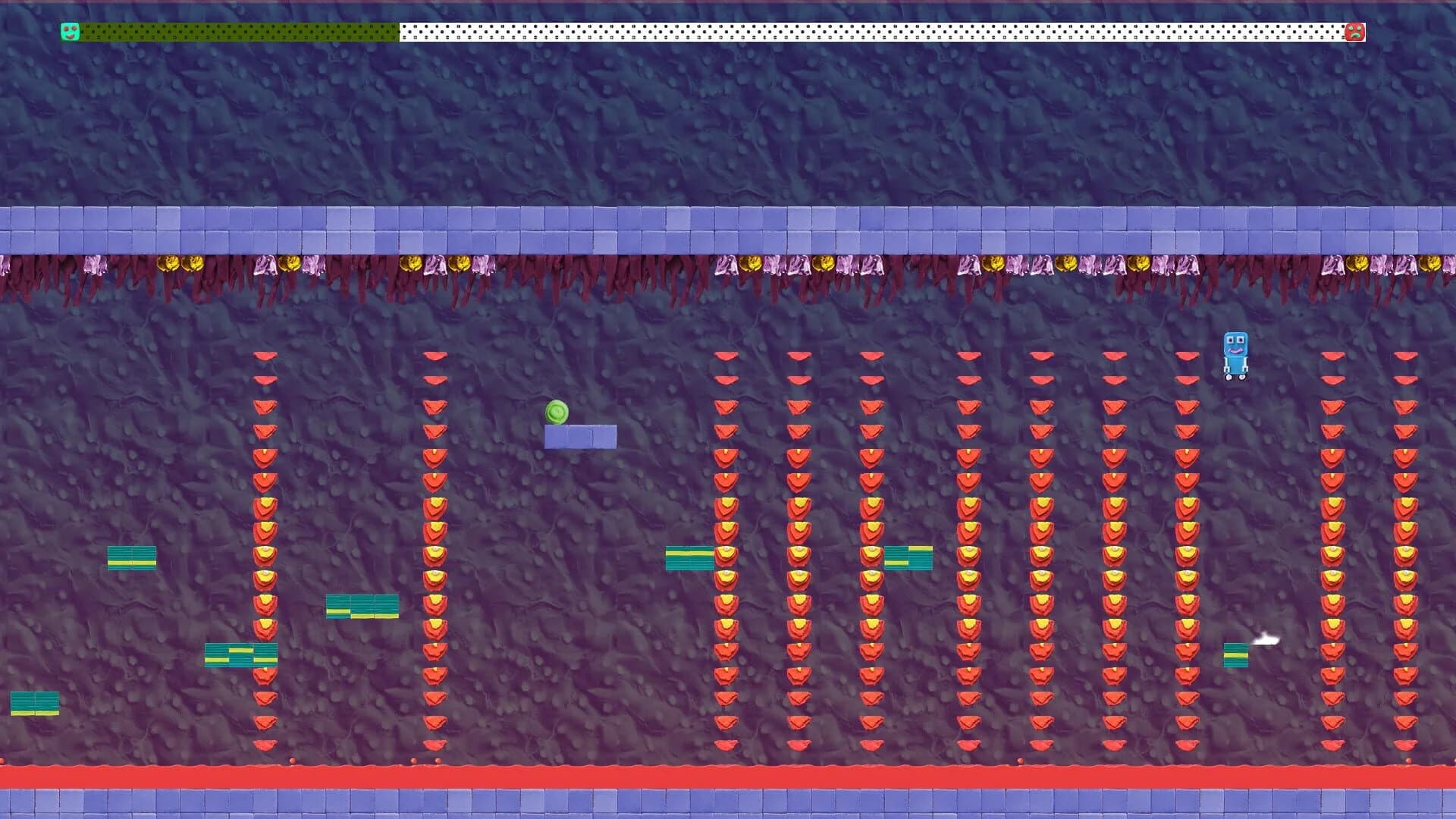Select the blue brick platform beneath the snail

point(580,436)
